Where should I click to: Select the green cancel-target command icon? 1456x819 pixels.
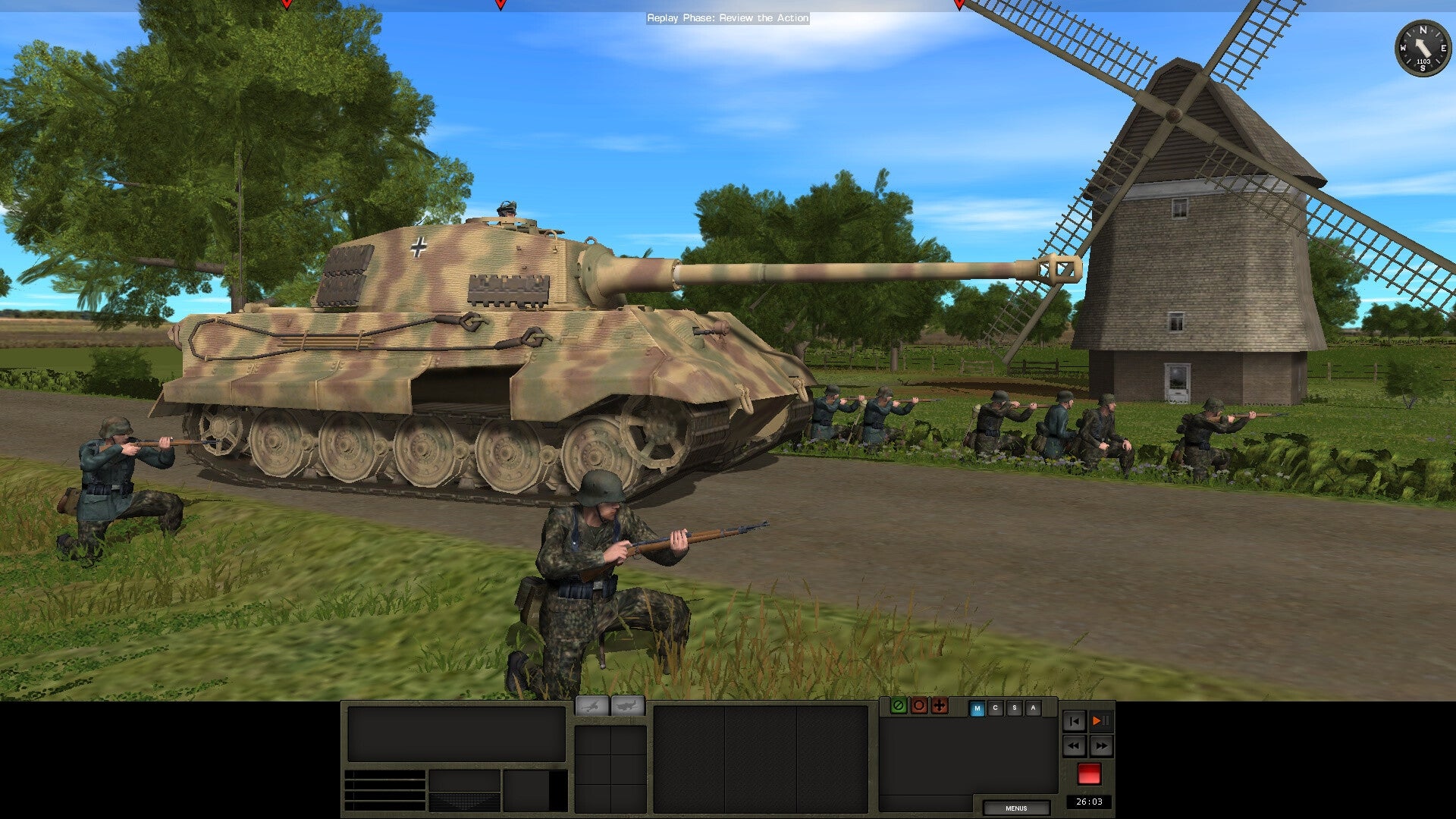899,707
